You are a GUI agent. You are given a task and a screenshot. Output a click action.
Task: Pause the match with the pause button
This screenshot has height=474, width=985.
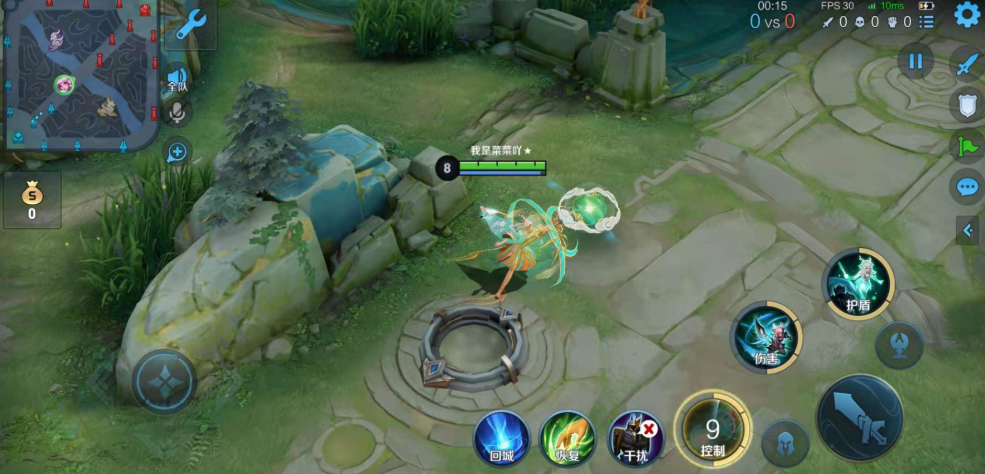click(x=915, y=61)
